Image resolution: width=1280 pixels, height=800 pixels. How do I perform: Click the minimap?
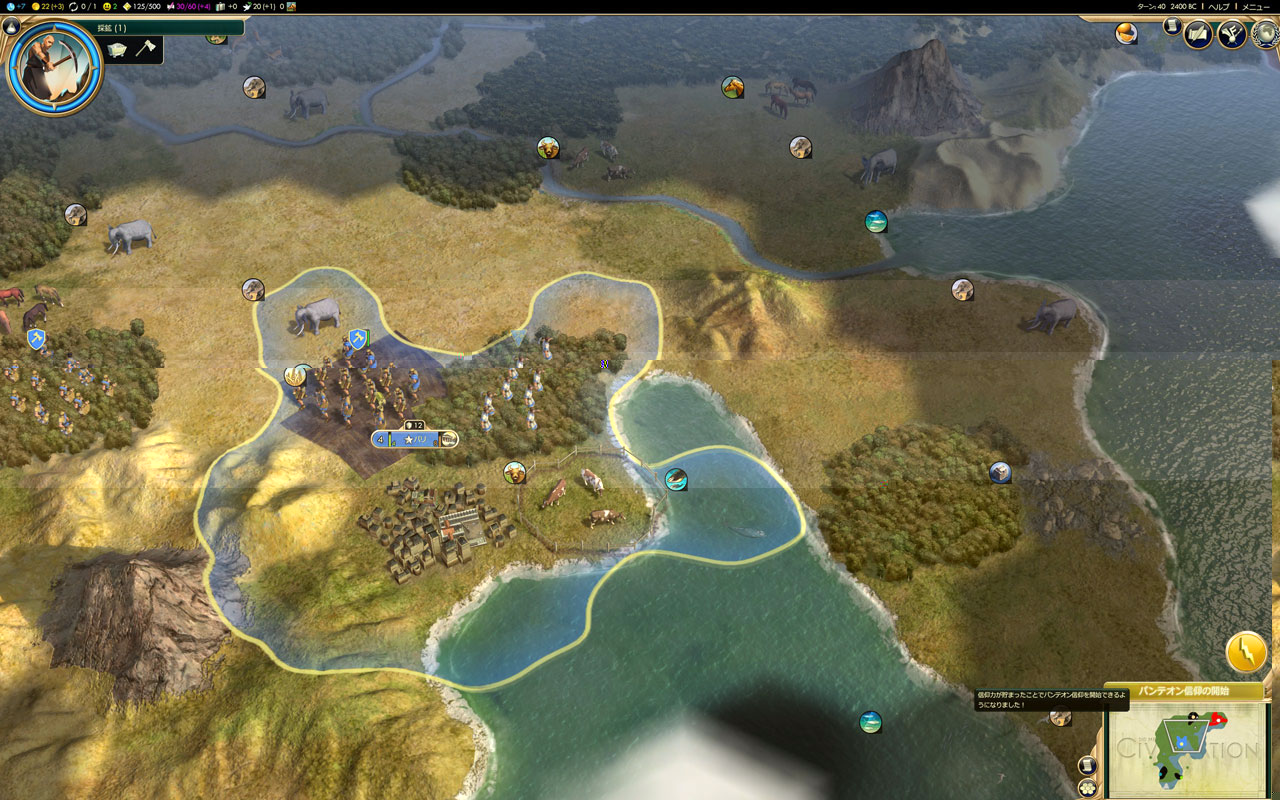[1190, 749]
